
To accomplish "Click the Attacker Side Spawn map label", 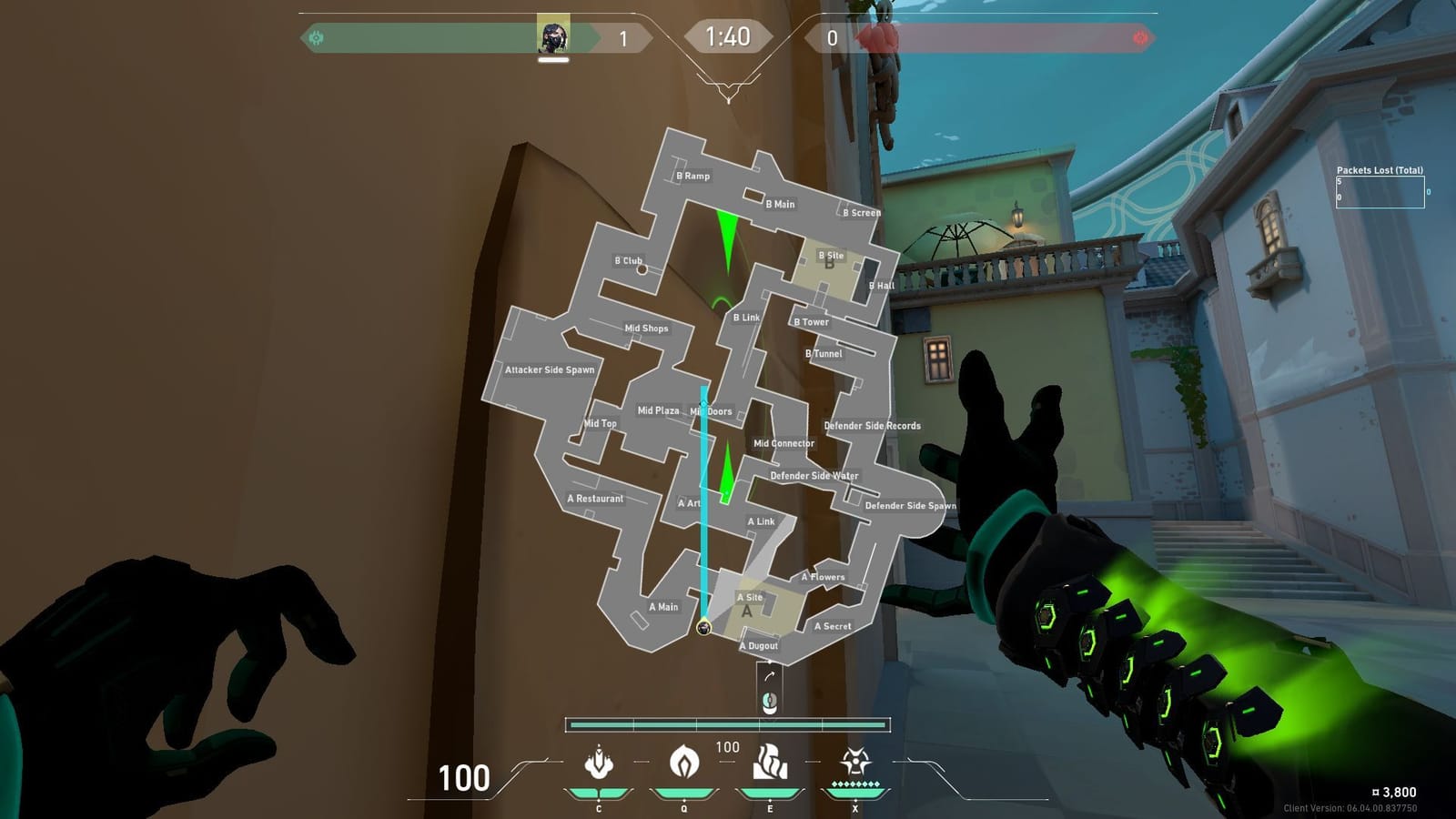I will pyautogui.click(x=550, y=370).
